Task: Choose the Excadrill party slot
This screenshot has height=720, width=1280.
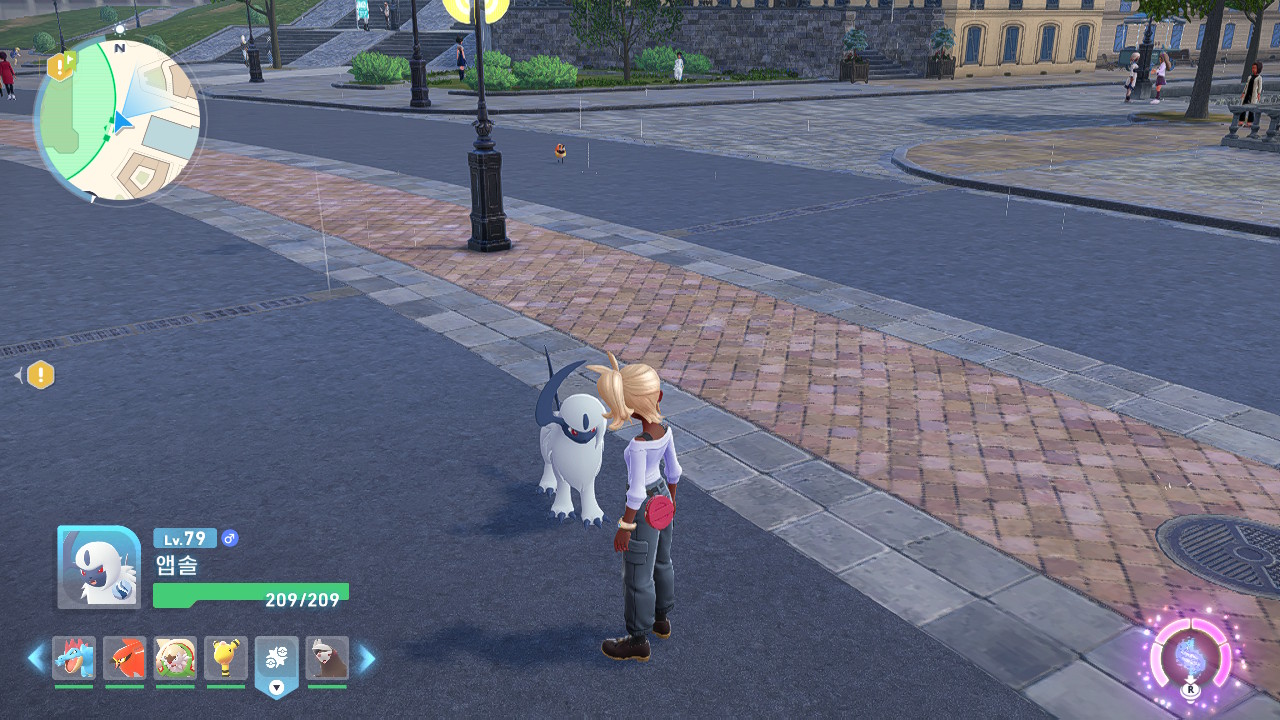Action: (x=327, y=658)
